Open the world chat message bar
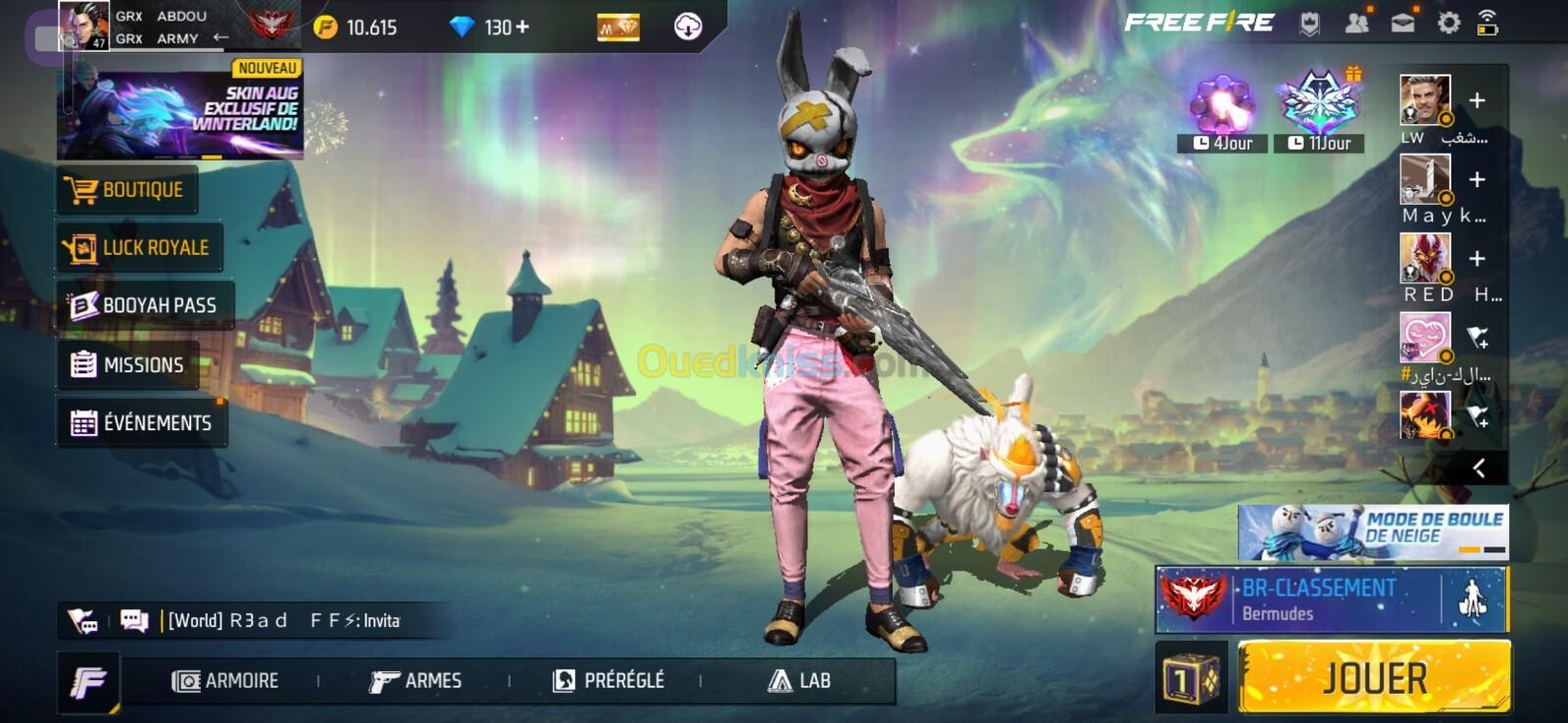1568x723 pixels. pyautogui.click(x=284, y=621)
